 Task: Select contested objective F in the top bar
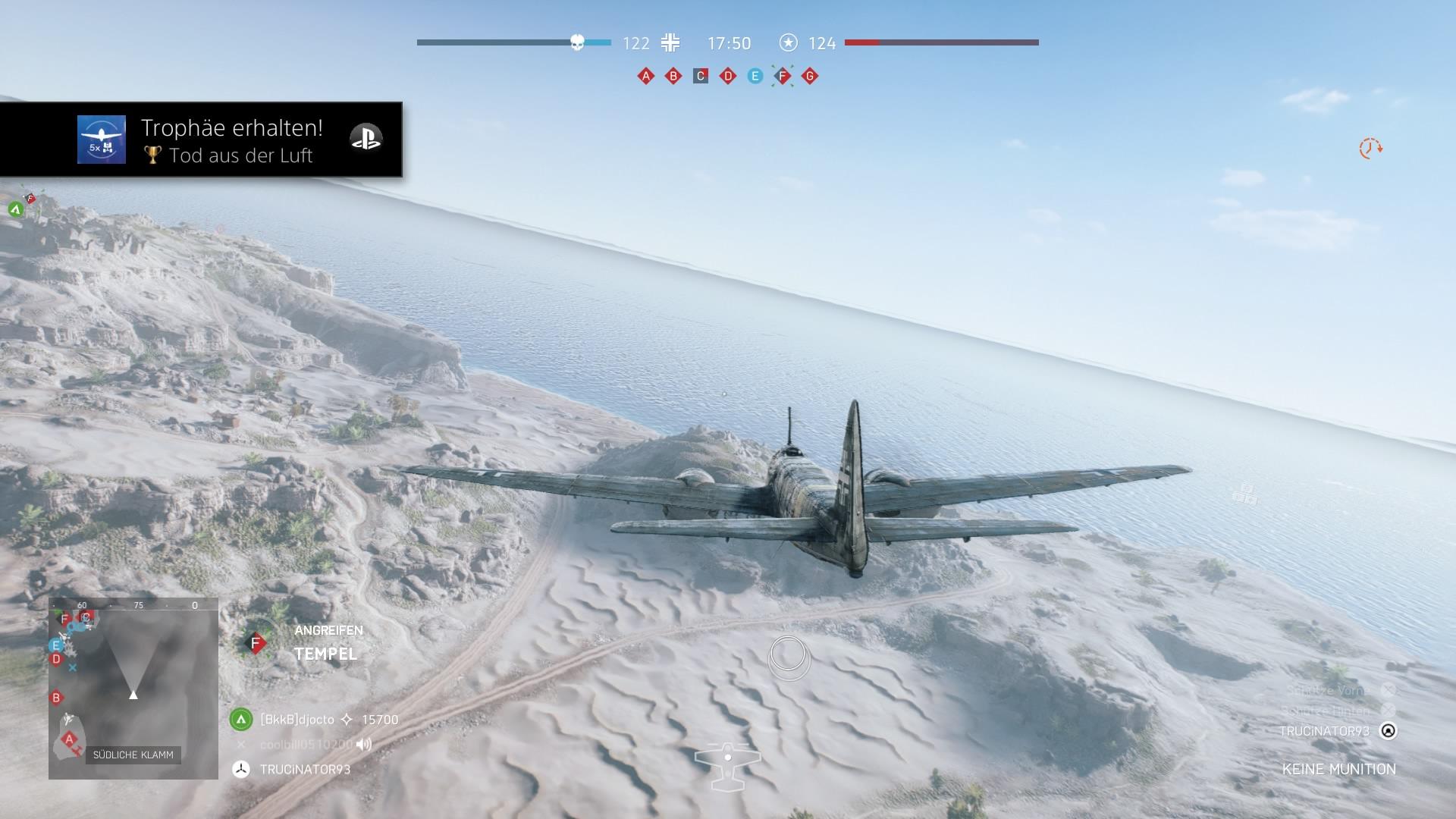pyautogui.click(x=783, y=76)
